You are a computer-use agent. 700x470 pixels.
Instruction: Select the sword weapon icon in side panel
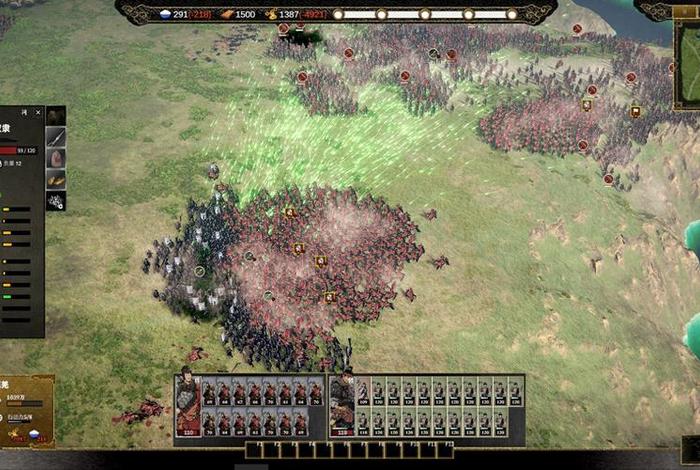click(x=56, y=137)
